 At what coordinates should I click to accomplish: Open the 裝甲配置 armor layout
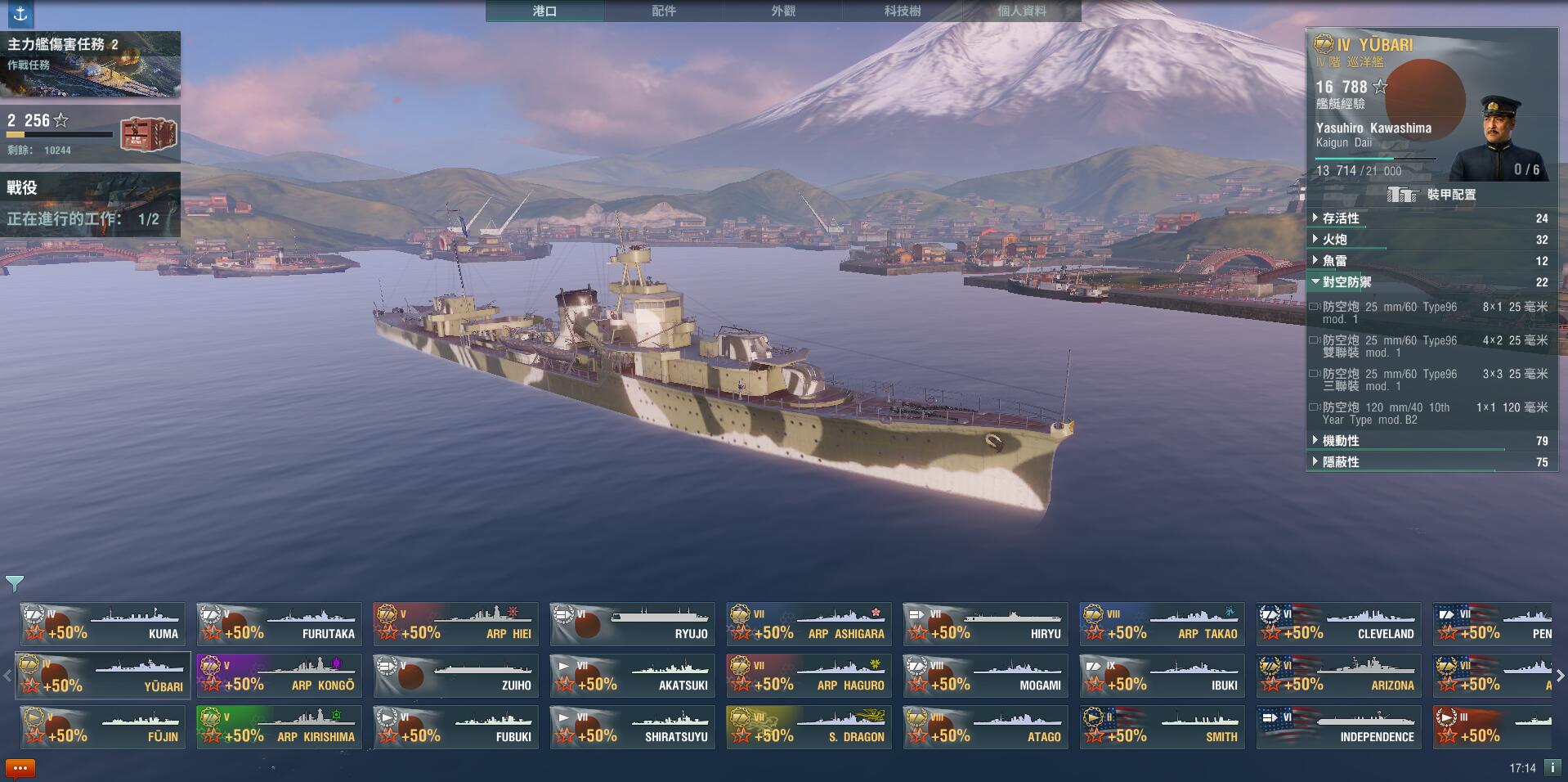pyautogui.click(x=1432, y=195)
